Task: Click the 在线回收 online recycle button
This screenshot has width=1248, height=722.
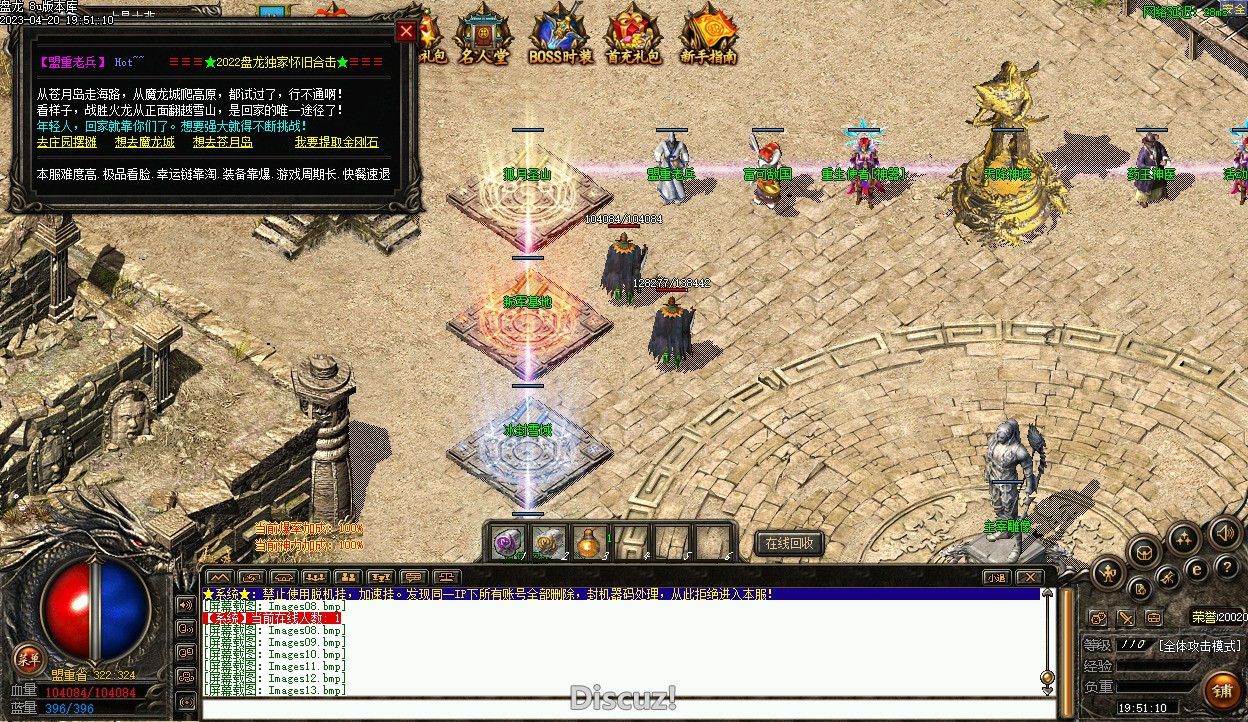Action: pyautogui.click(x=789, y=543)
